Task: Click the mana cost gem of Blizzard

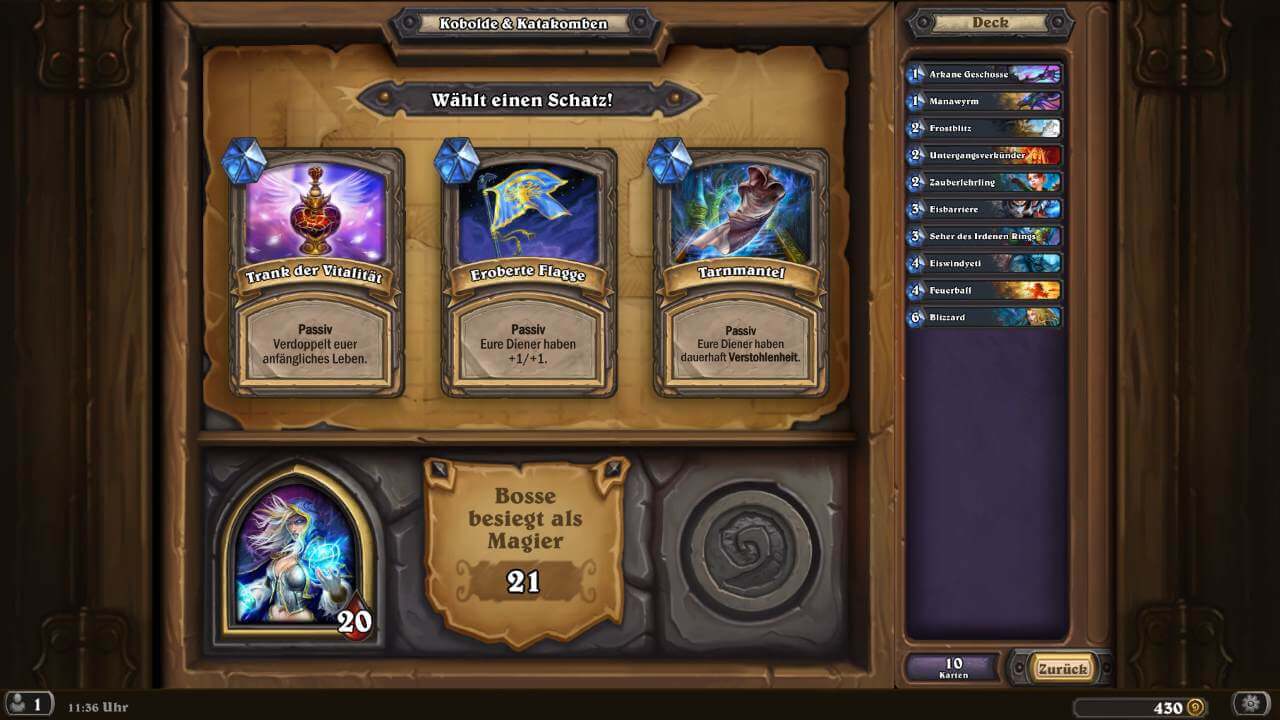Action: [916, 317]
